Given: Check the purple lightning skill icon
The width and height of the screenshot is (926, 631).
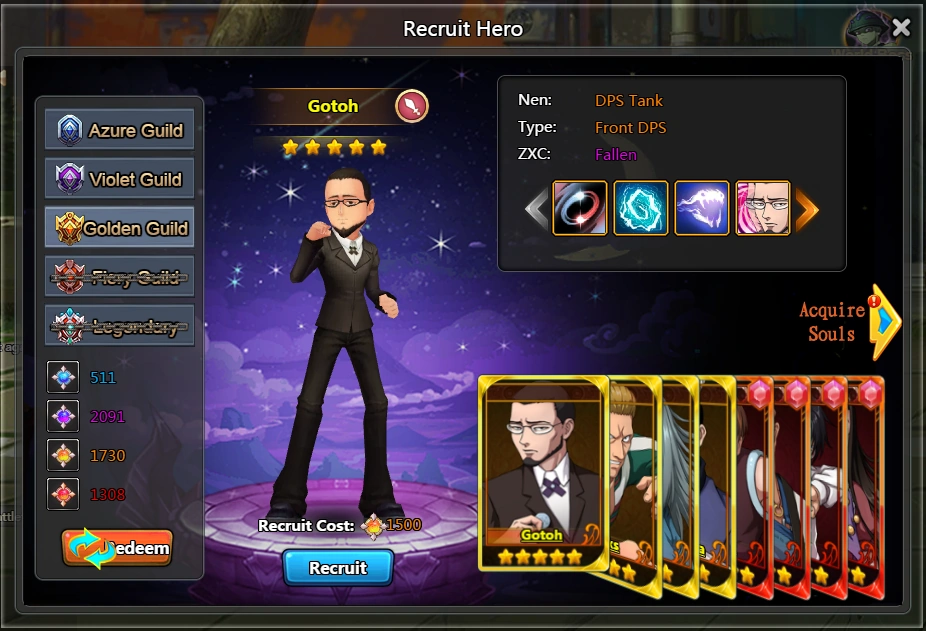Looking at the screenshot, I should pos(702,208).
